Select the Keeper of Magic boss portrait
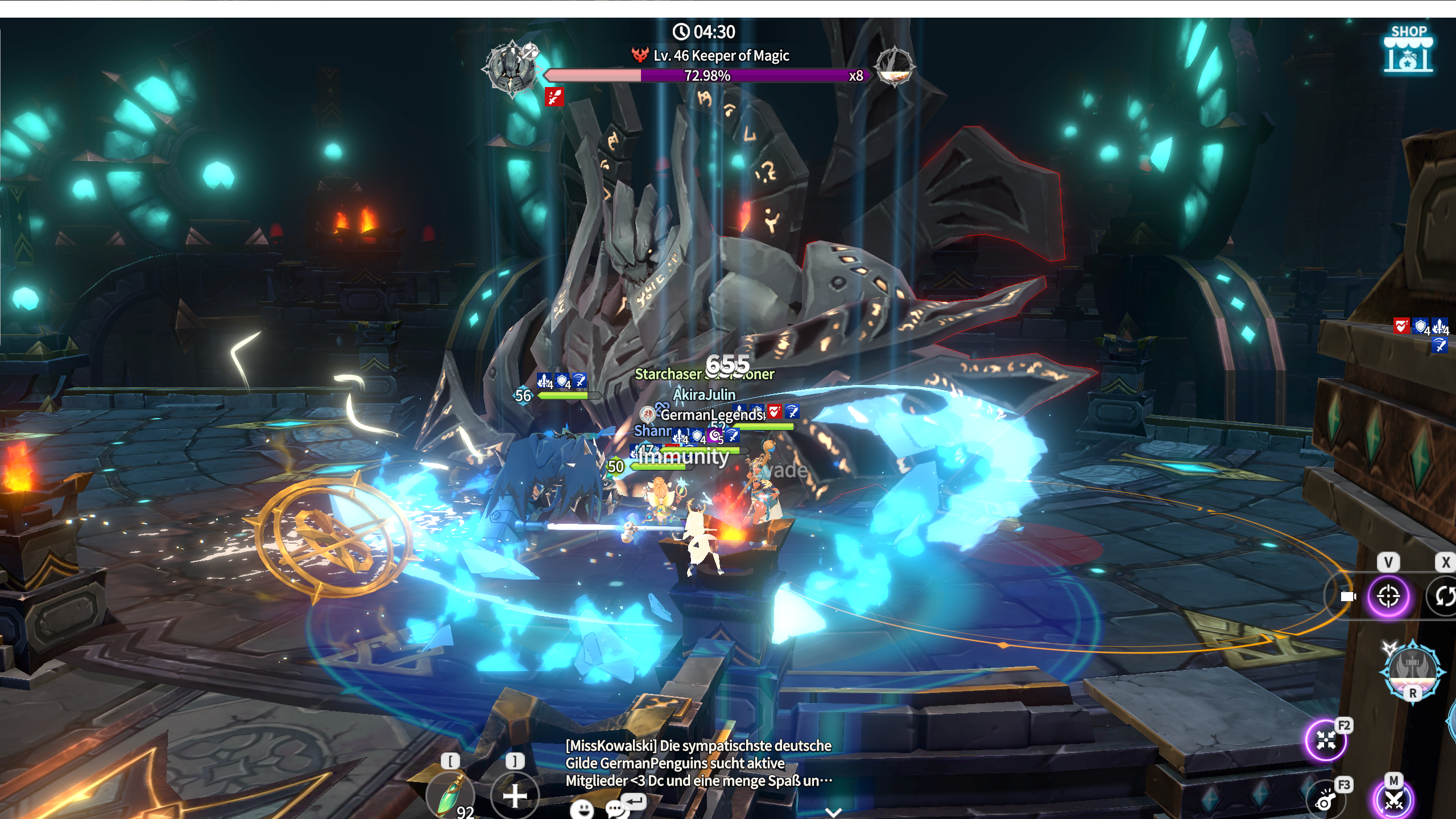 tap(511, 67)
